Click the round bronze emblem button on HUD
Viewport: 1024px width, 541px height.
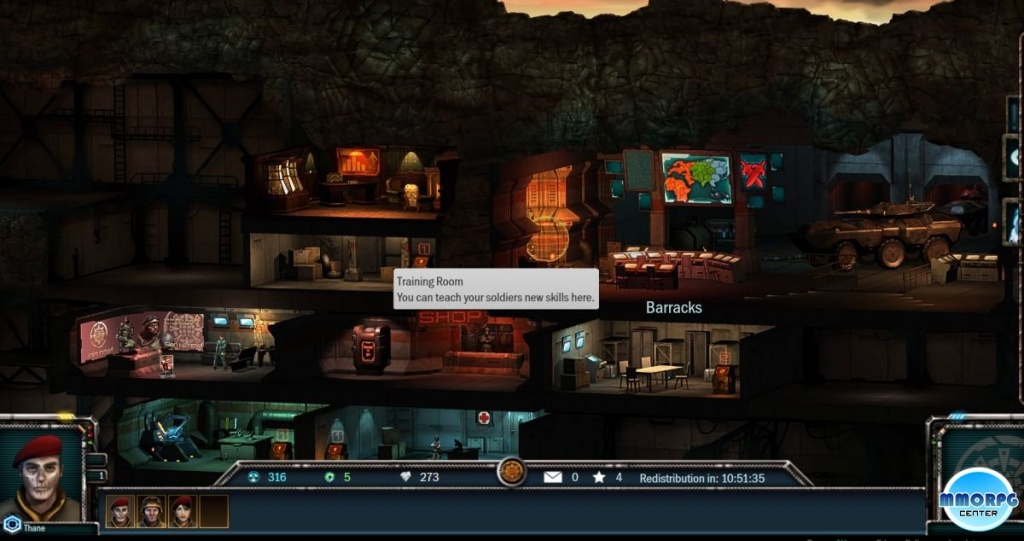[x=511, y=472]
